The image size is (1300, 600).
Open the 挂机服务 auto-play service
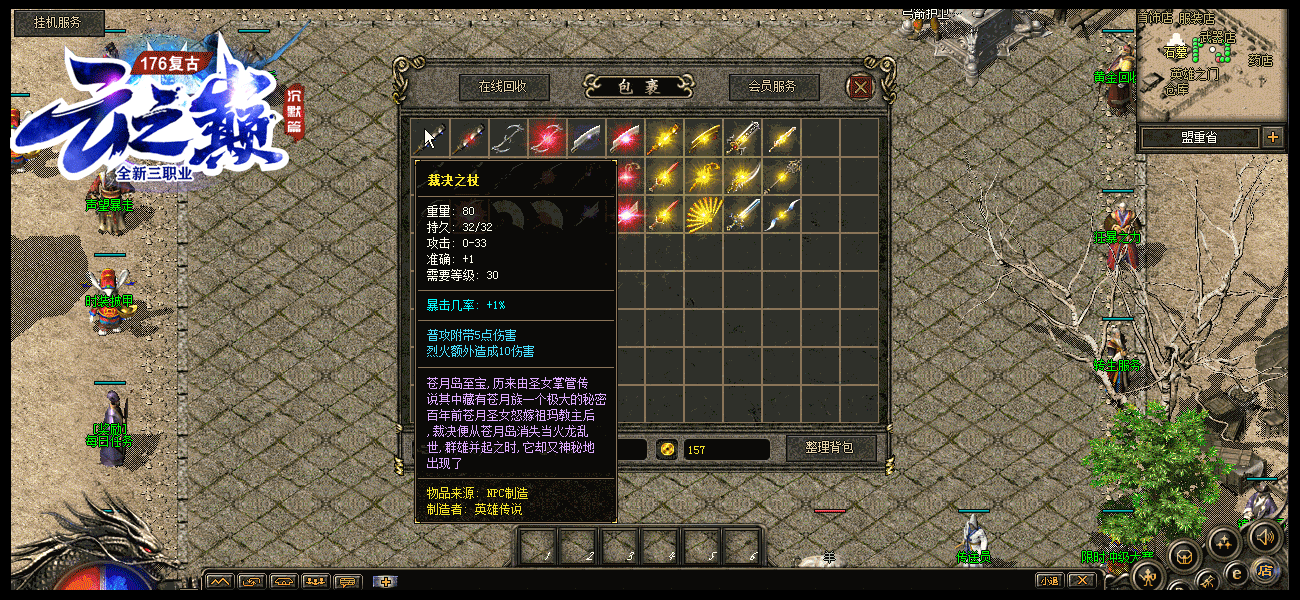point(59,22)
